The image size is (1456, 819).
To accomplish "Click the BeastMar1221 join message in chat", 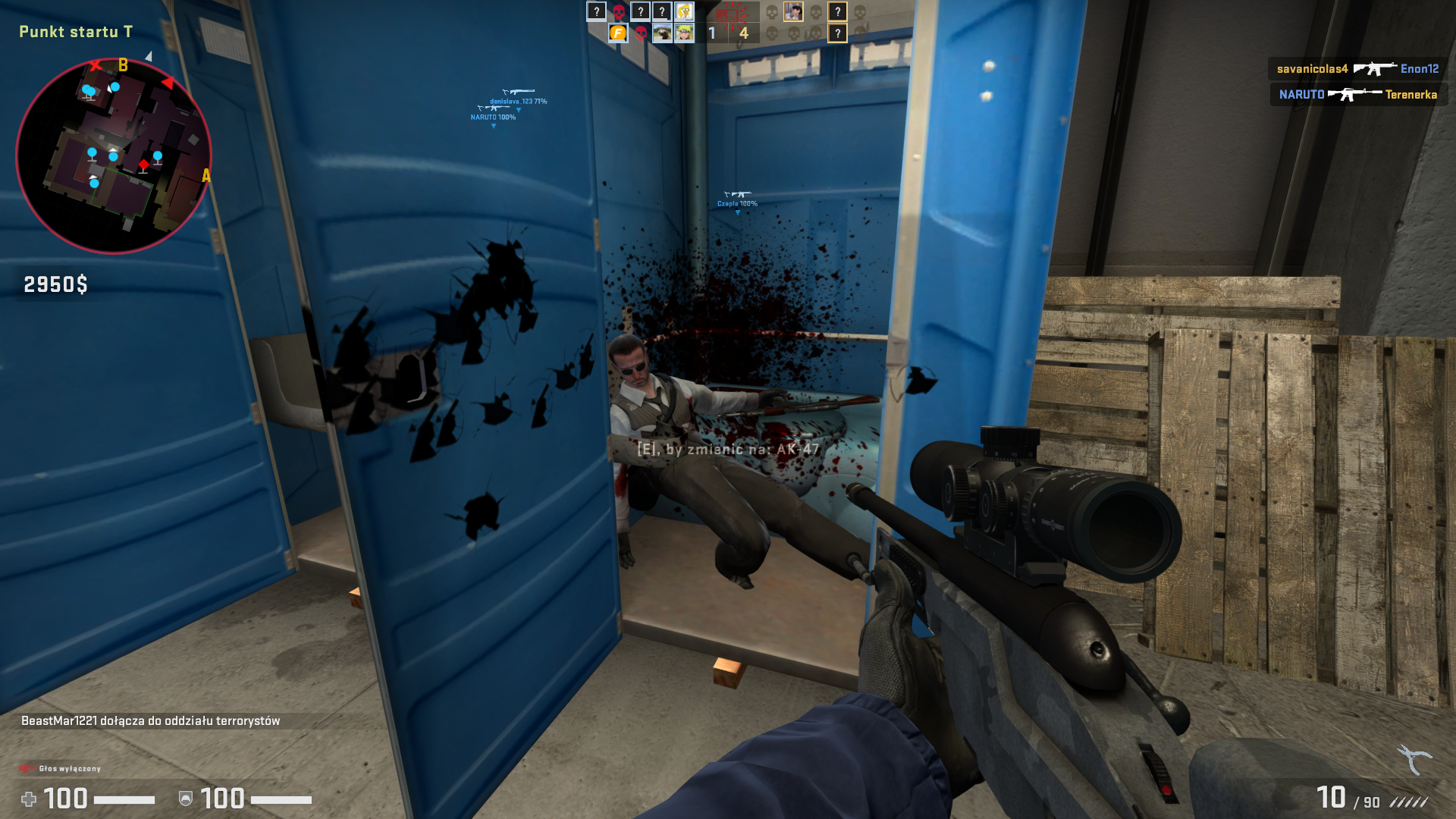I will coord(151,720).
